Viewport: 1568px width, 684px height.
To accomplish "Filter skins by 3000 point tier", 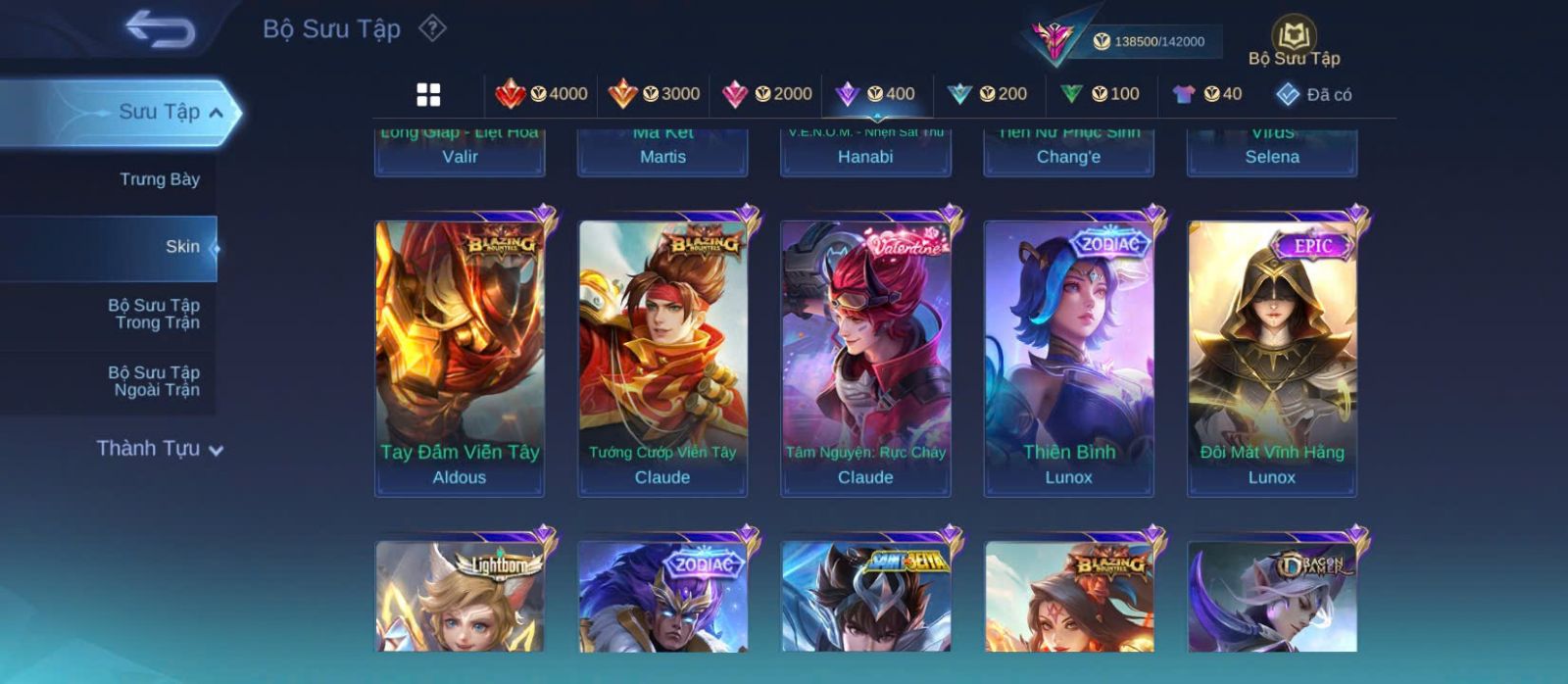I will 655,94.
